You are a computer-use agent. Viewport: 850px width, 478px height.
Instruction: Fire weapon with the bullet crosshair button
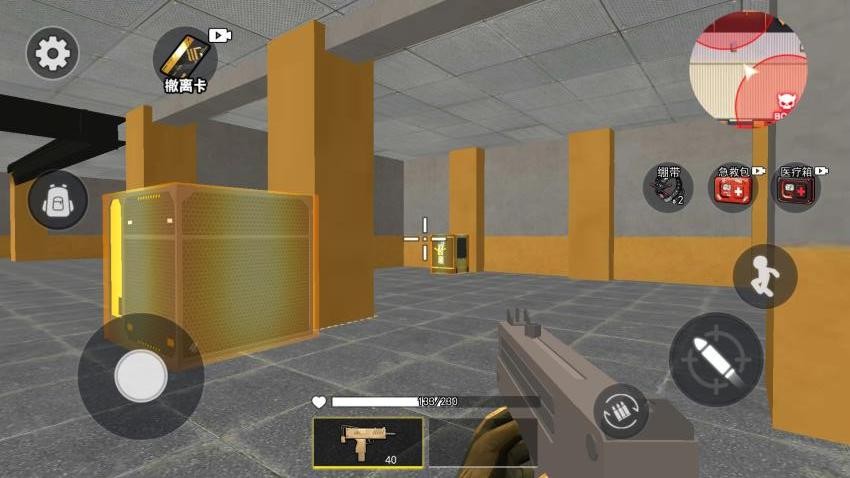716,359
